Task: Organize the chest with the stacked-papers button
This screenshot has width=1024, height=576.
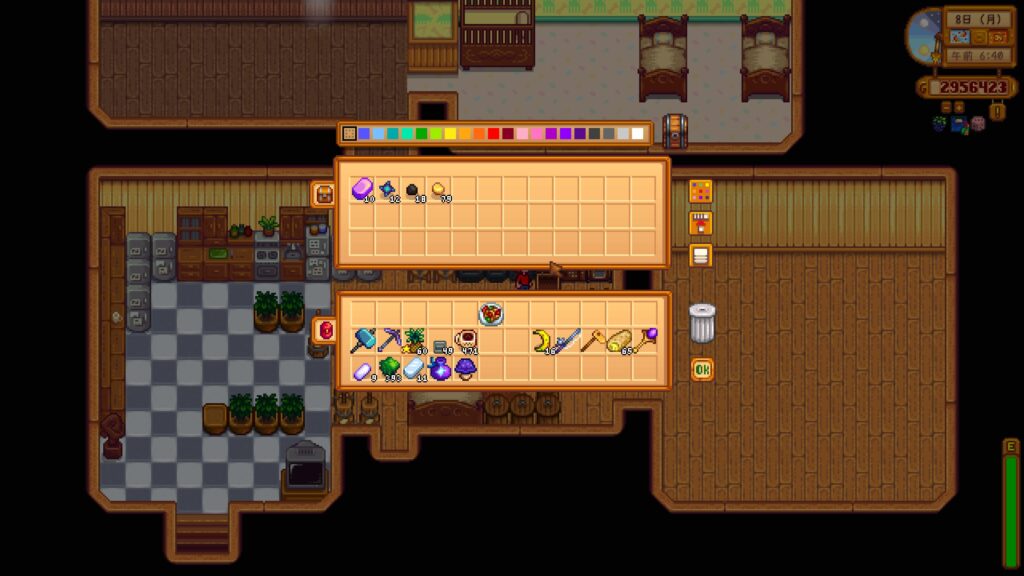Action: pyautogui.click(x=701, y=255)
